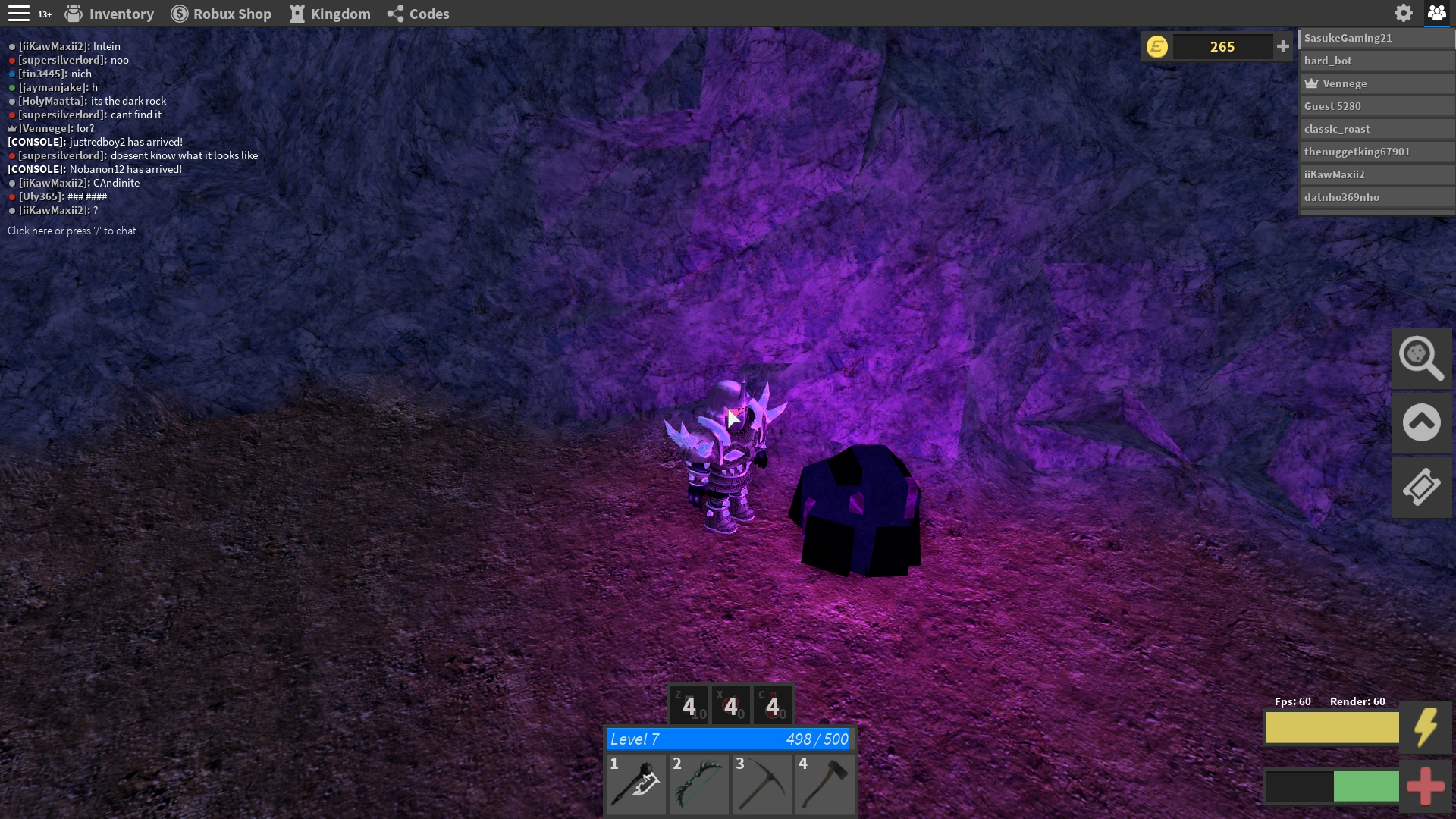The image size is (1456, 819).
Task: Switch to the Kingdom tab
Action: (x=330, y=14)
